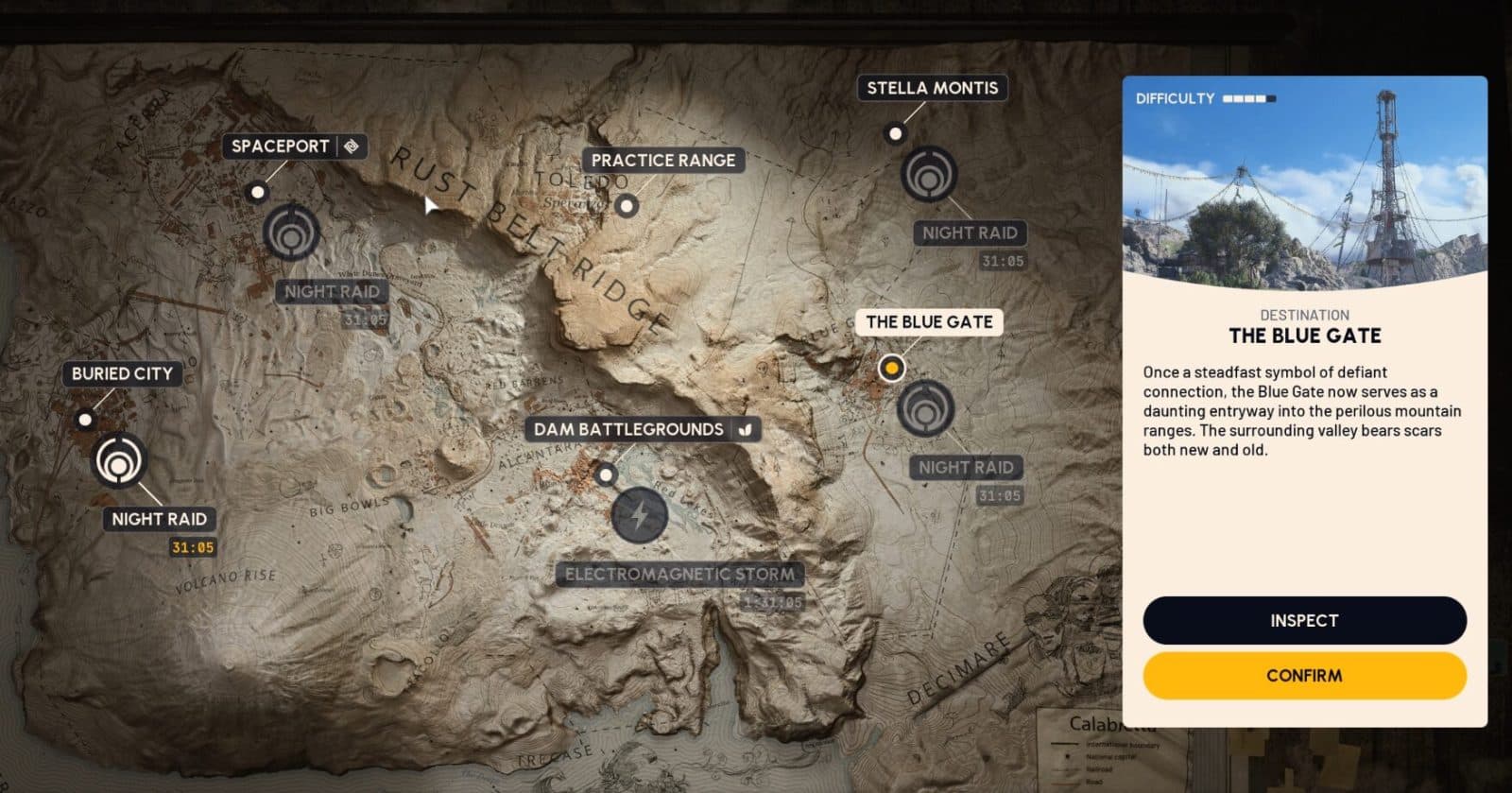This screenshot has width=1512, height=793.
Task: Click the Practice Range map marker dot
Action: point(627,204)
